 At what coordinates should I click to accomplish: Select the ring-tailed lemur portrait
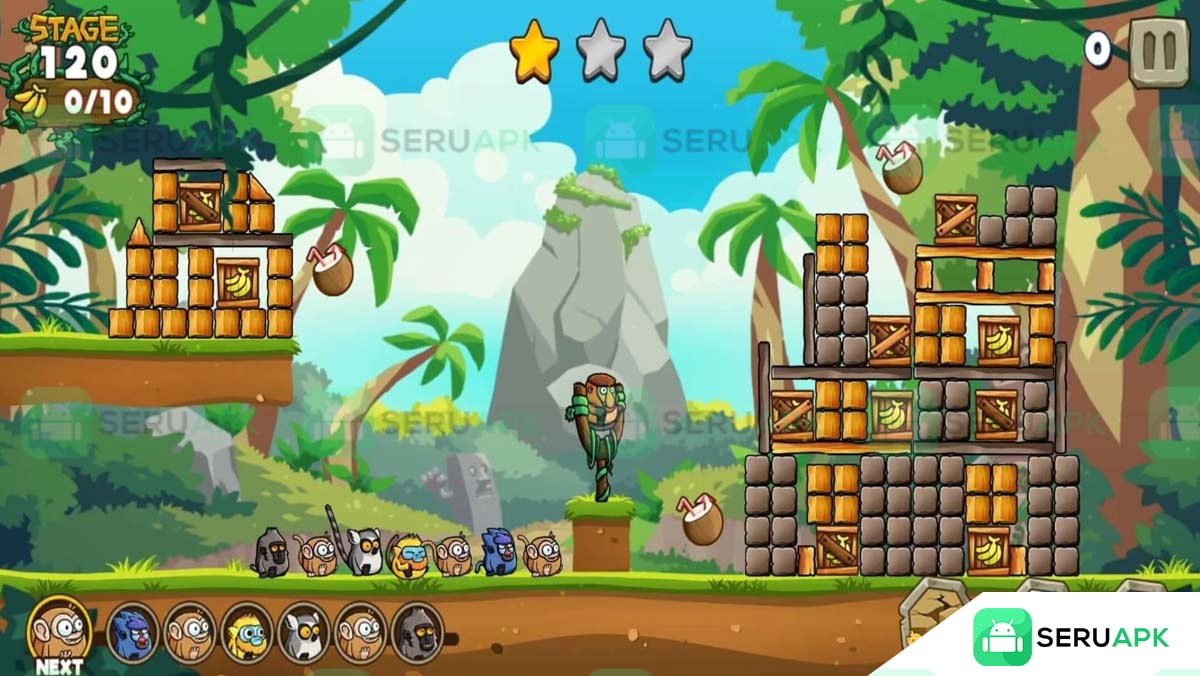(303, 632)
